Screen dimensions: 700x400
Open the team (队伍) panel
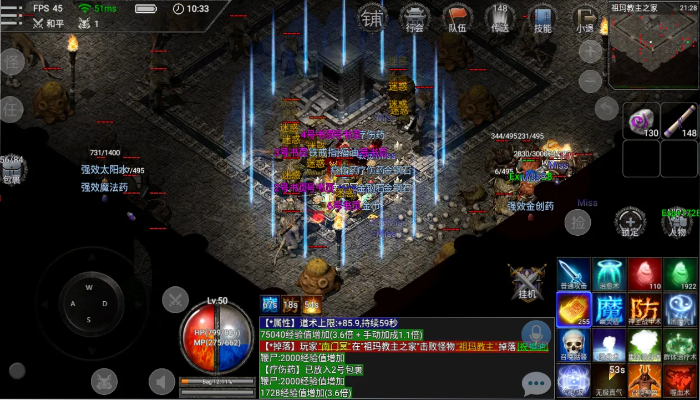click(457, 18)
